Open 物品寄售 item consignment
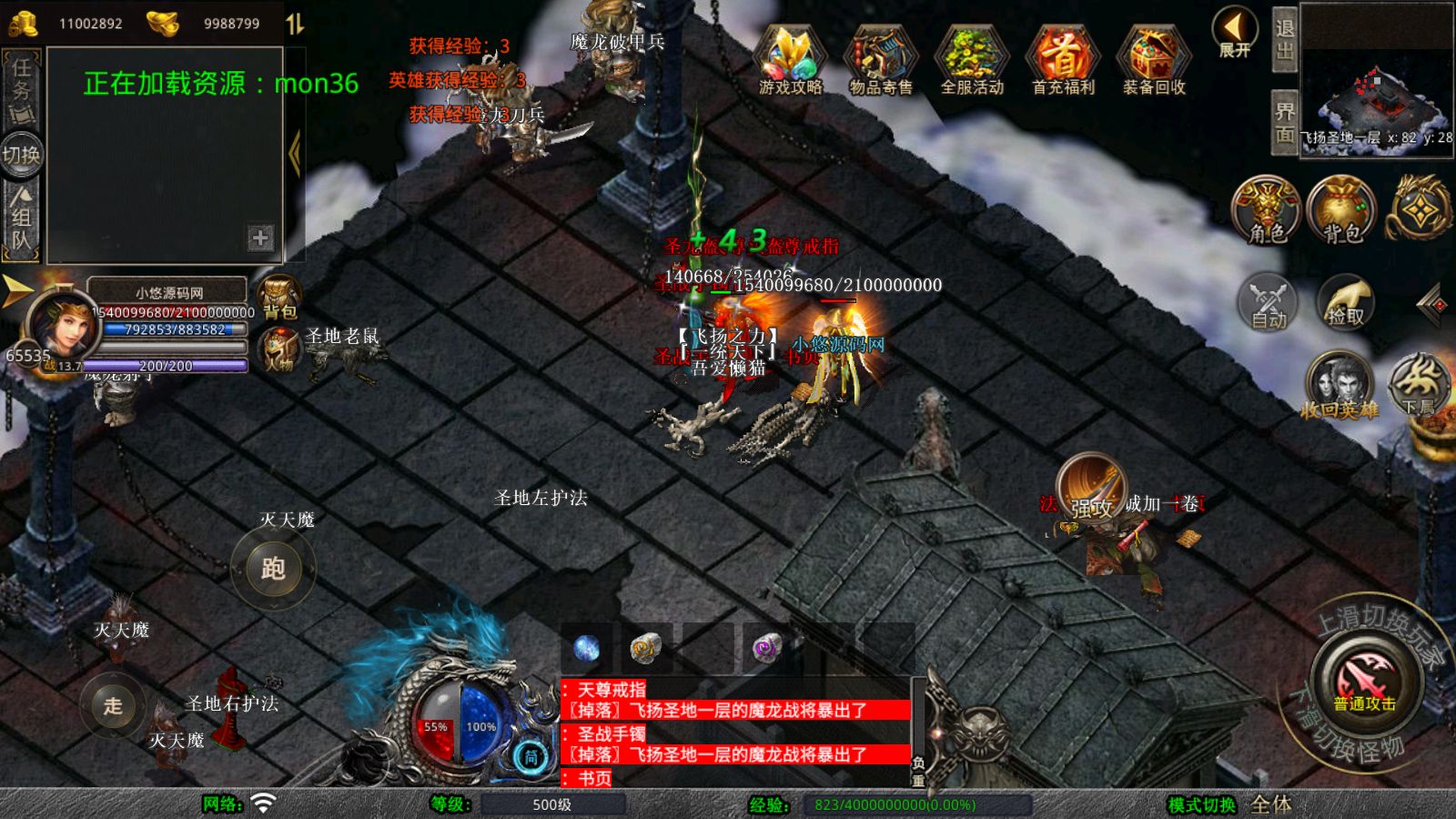The height and width of the screenshot is (819, 1456). [880, 59]
